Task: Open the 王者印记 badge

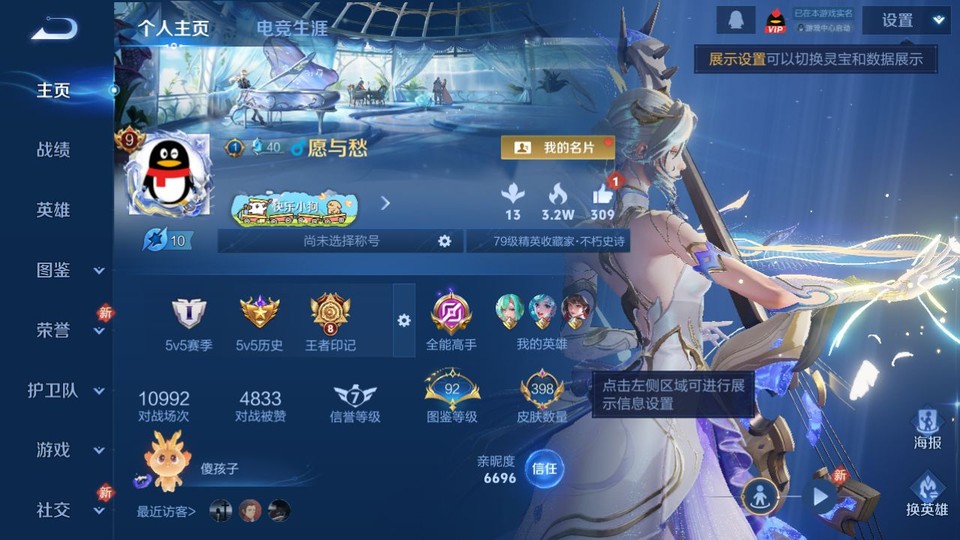Action: 330,314
